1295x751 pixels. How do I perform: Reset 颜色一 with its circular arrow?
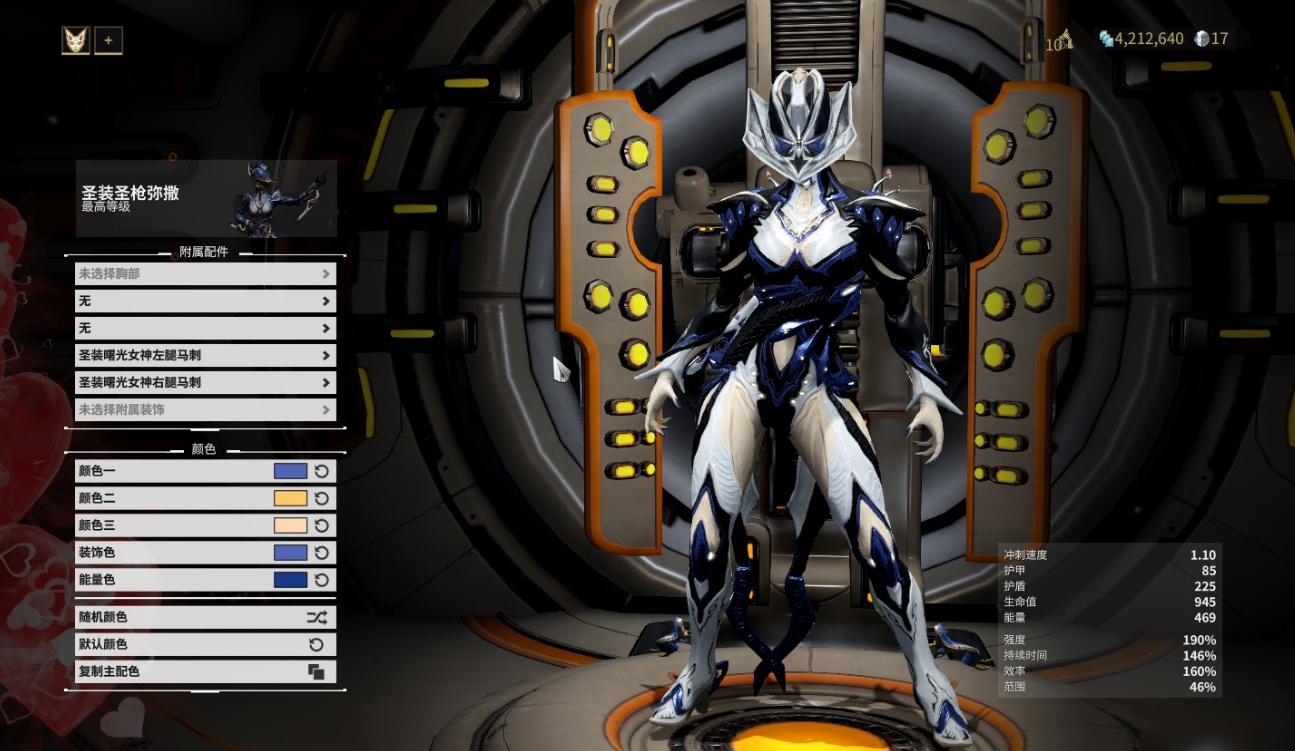322,471
